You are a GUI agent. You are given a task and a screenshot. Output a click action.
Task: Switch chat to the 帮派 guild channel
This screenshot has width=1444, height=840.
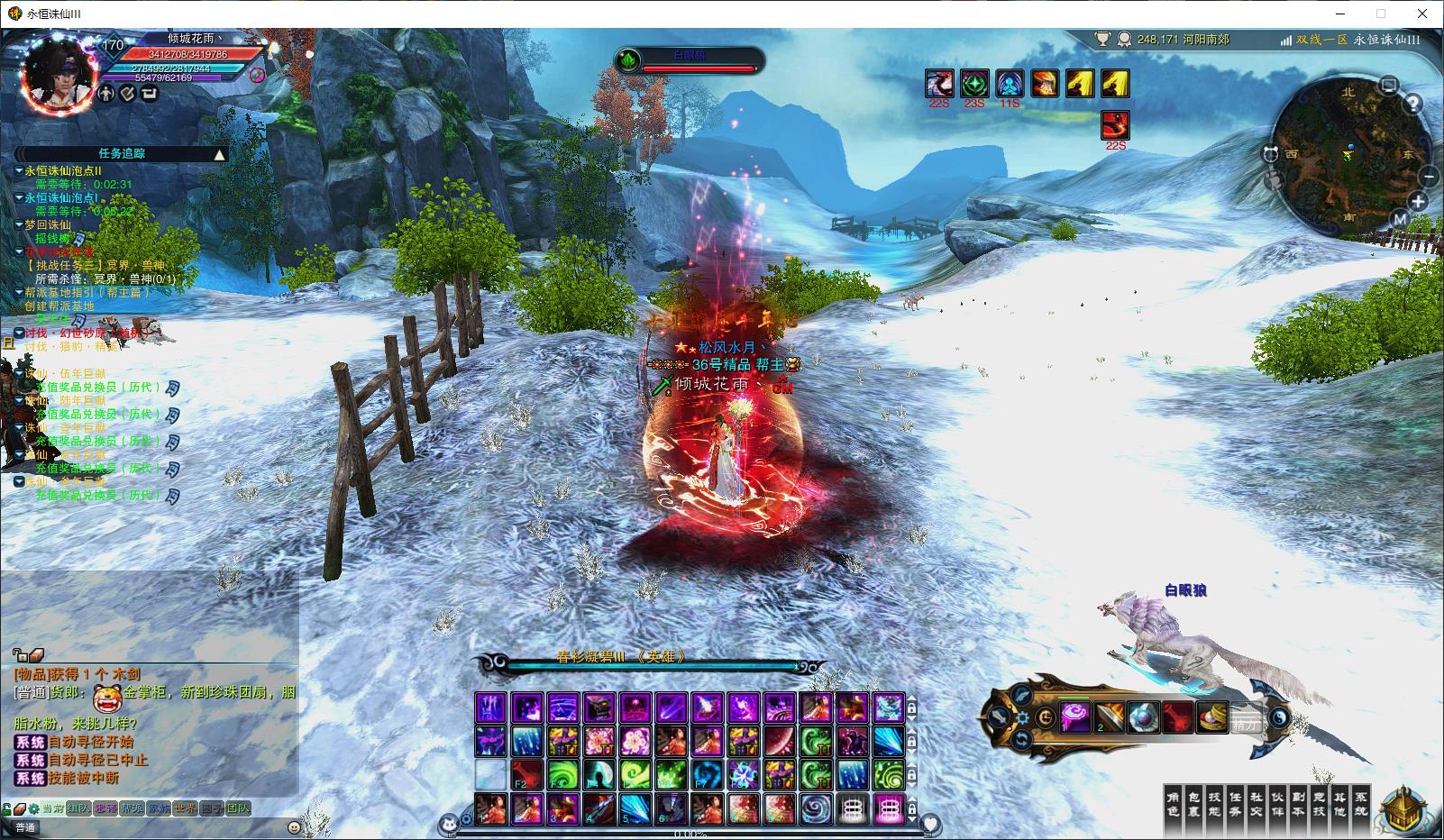click(132, 808)
